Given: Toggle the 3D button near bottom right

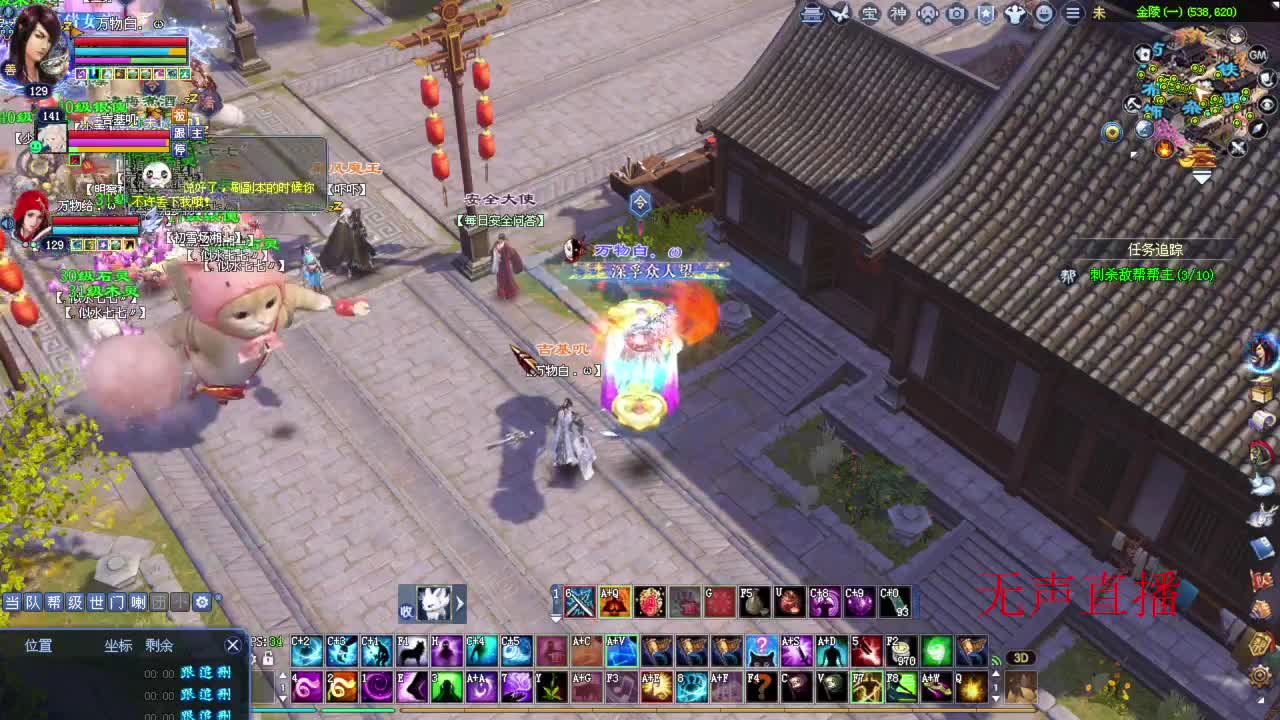Looking at the screenshot, I should (1021, 657).
